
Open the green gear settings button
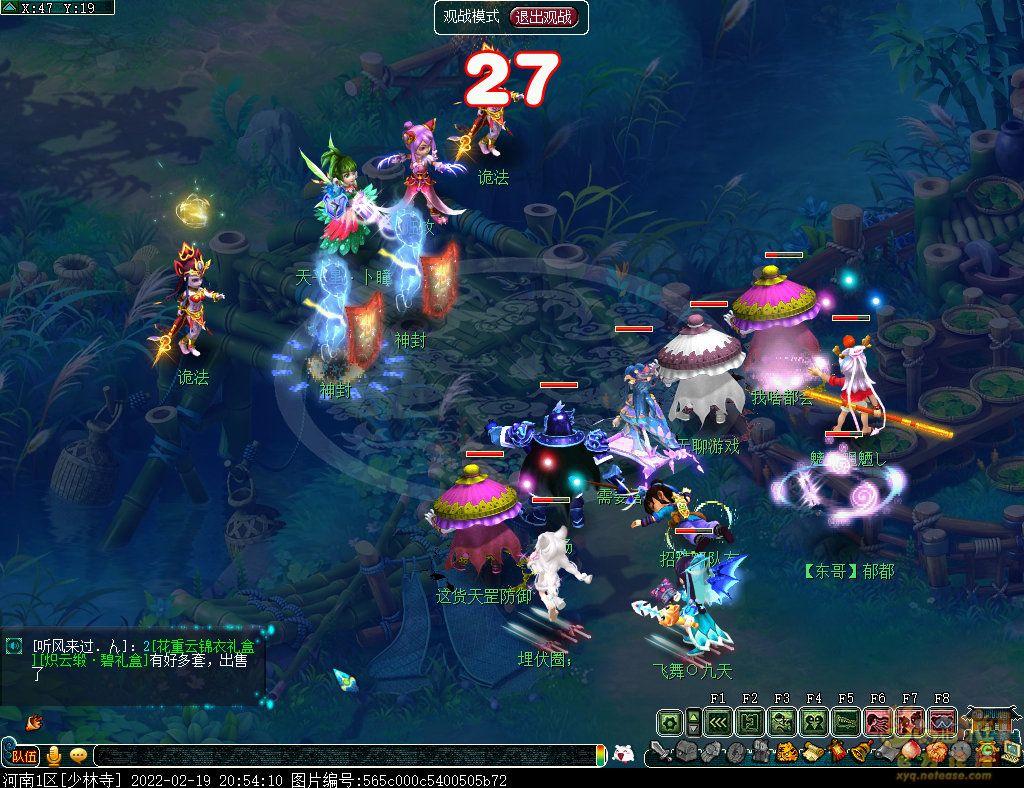coord(669,721)
